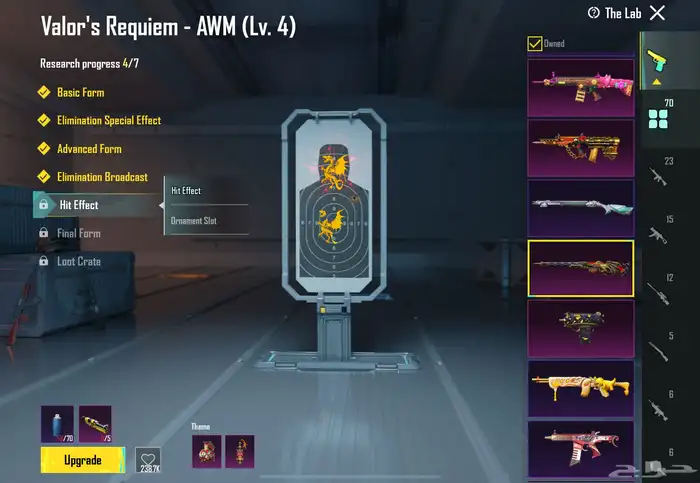
Task: Close the weapon lab screen
Action: tap(657, 13)
